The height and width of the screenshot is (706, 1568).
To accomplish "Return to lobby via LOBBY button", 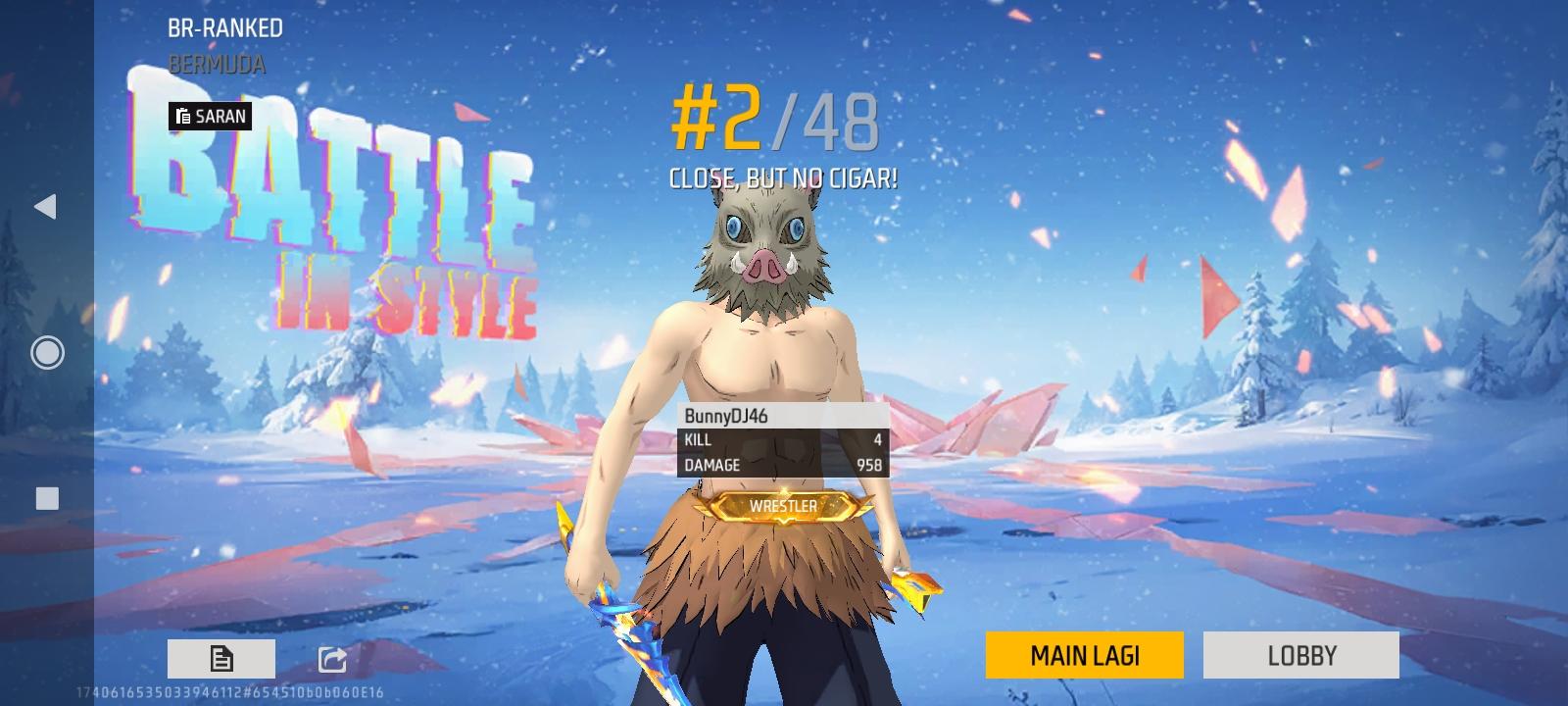I will (1300, 654).
